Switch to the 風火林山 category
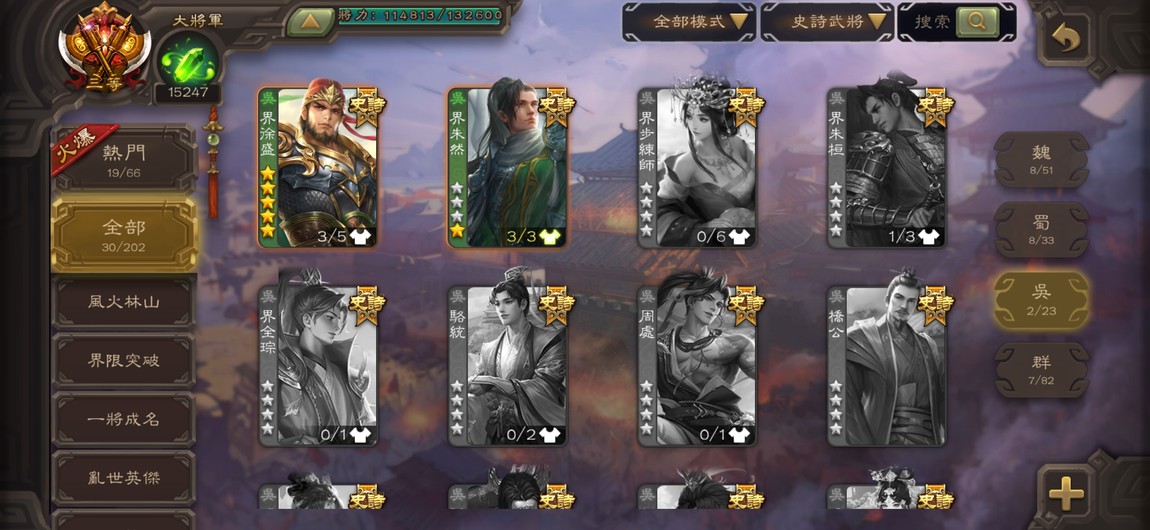This screenshot has width=1150, height=530. tap(124, 301)
